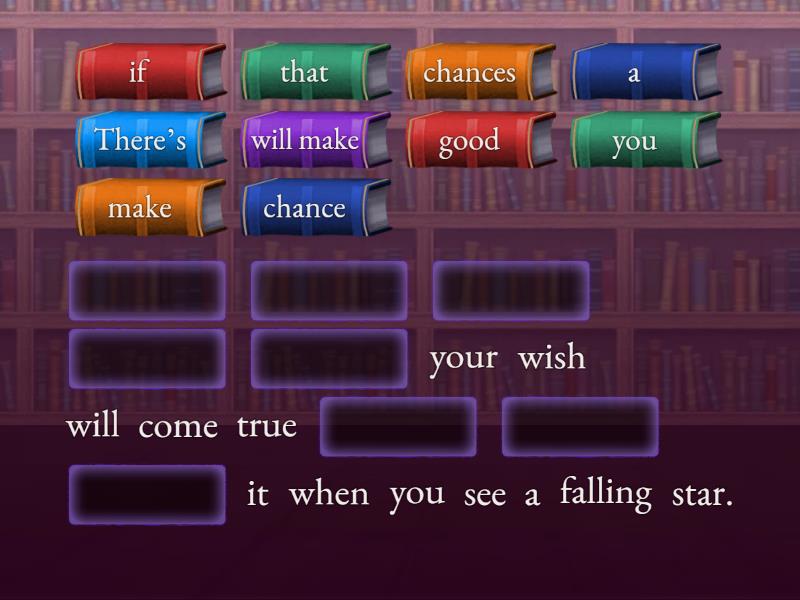Click the blue book labeled "a"
800x600 pixels.
(634, 72)
